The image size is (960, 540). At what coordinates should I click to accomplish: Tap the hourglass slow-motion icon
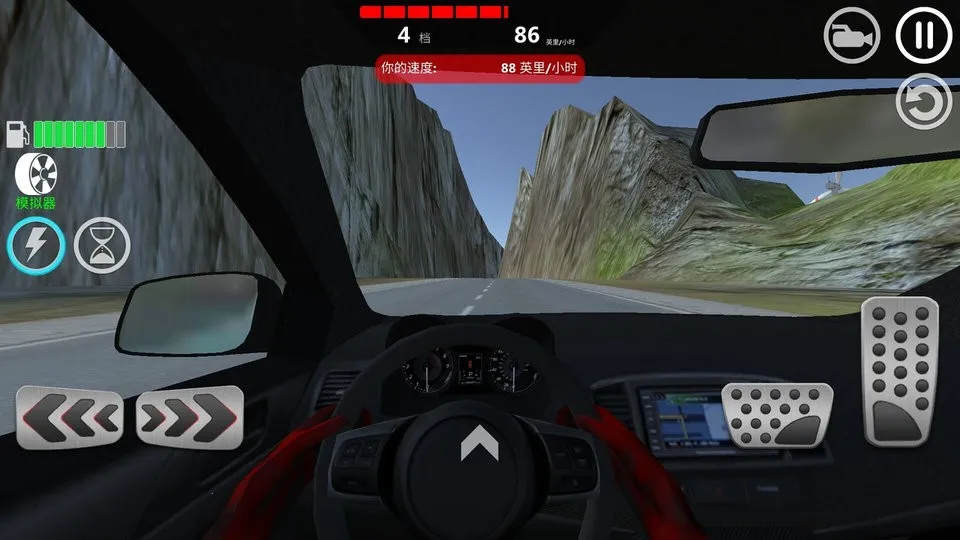tap(103, 245)
